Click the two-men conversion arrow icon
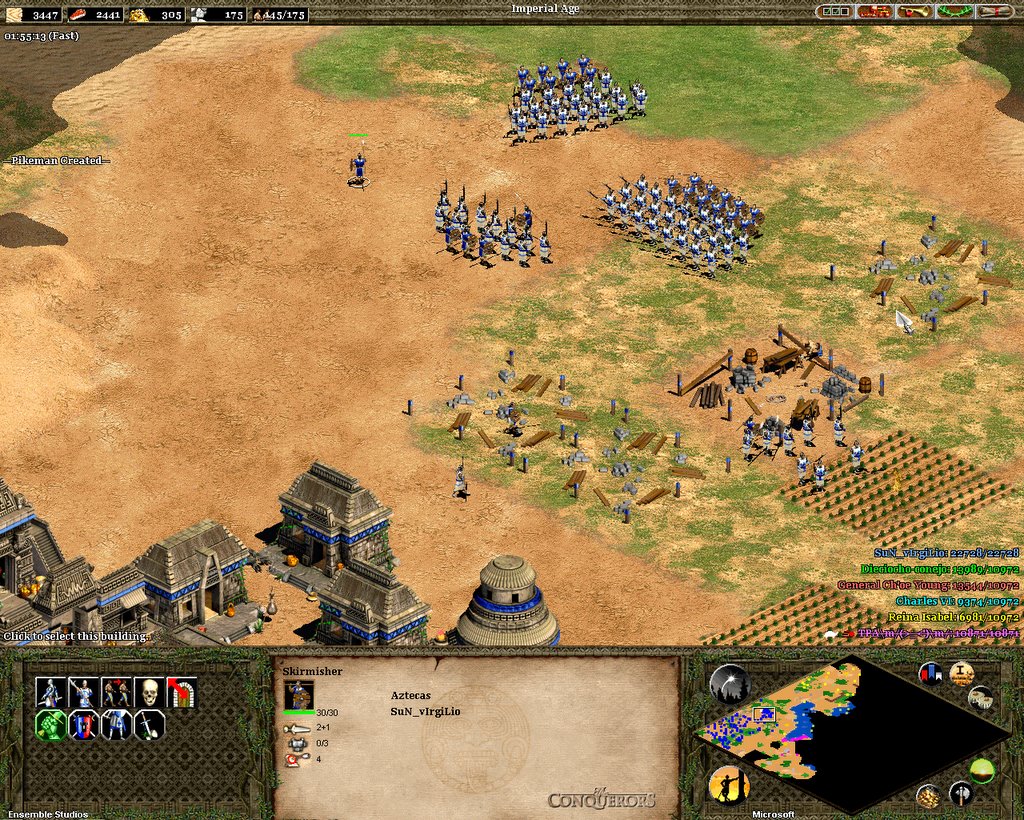 (x=117, y=692)
